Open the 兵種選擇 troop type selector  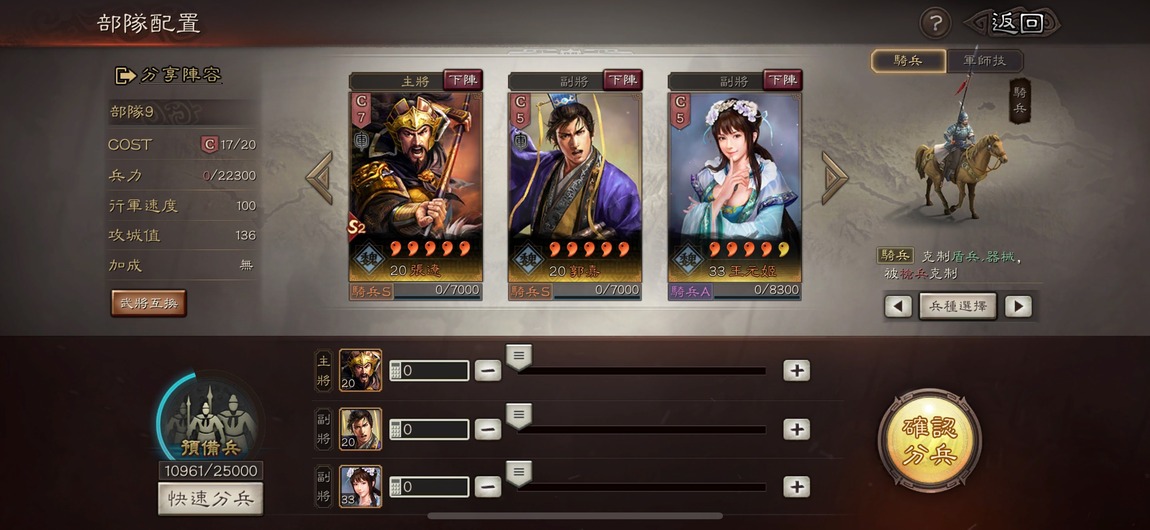coord(957,306)
